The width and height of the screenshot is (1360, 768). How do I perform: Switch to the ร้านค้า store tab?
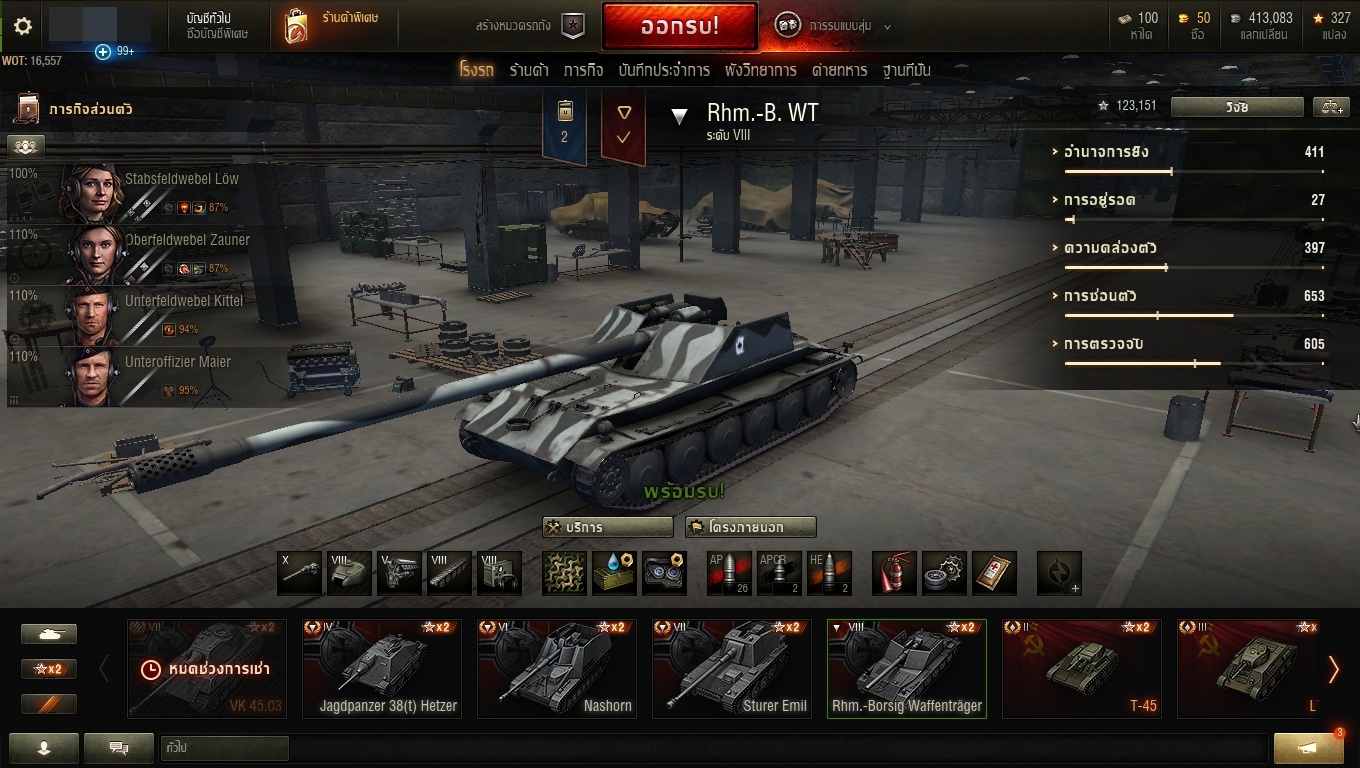pos(528,70)
